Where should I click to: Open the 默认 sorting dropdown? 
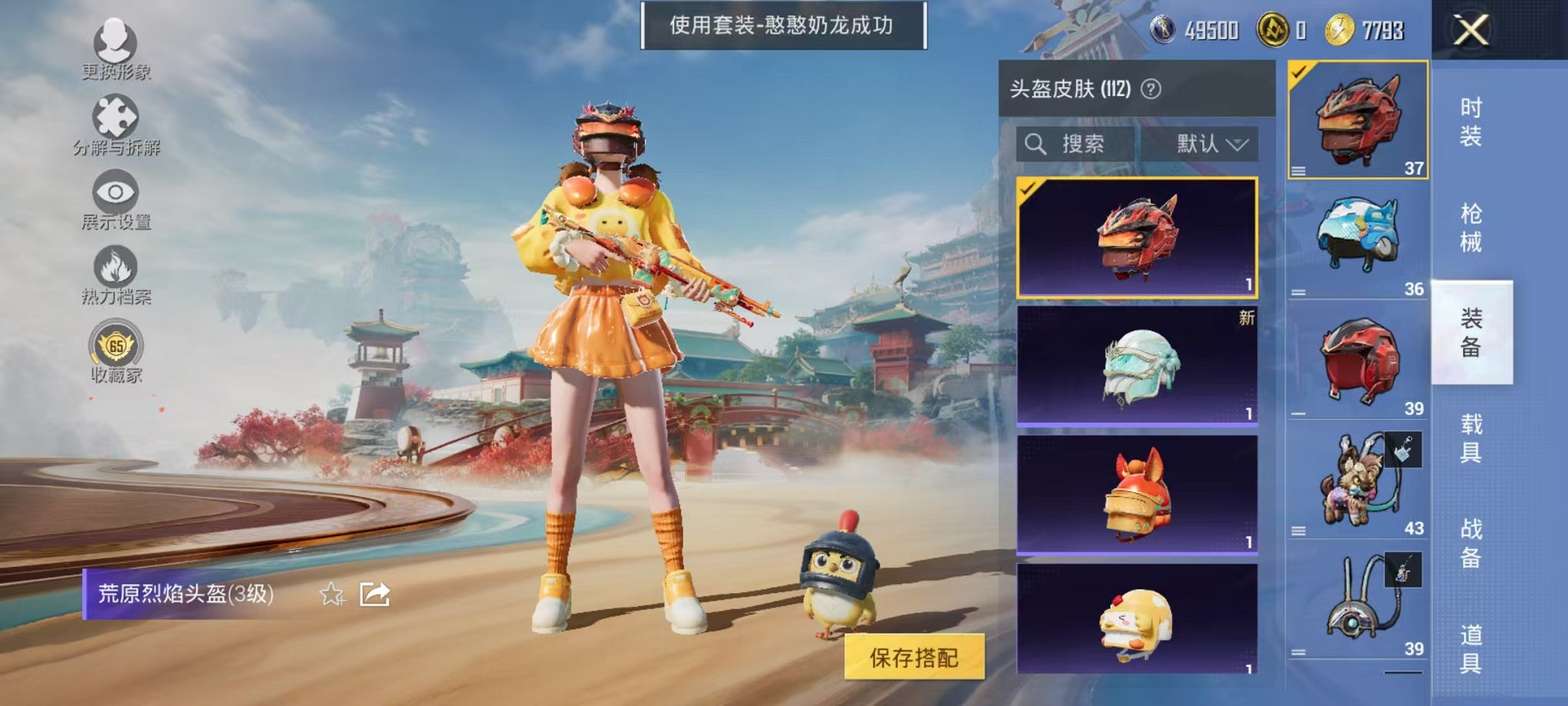point(1208,143)
